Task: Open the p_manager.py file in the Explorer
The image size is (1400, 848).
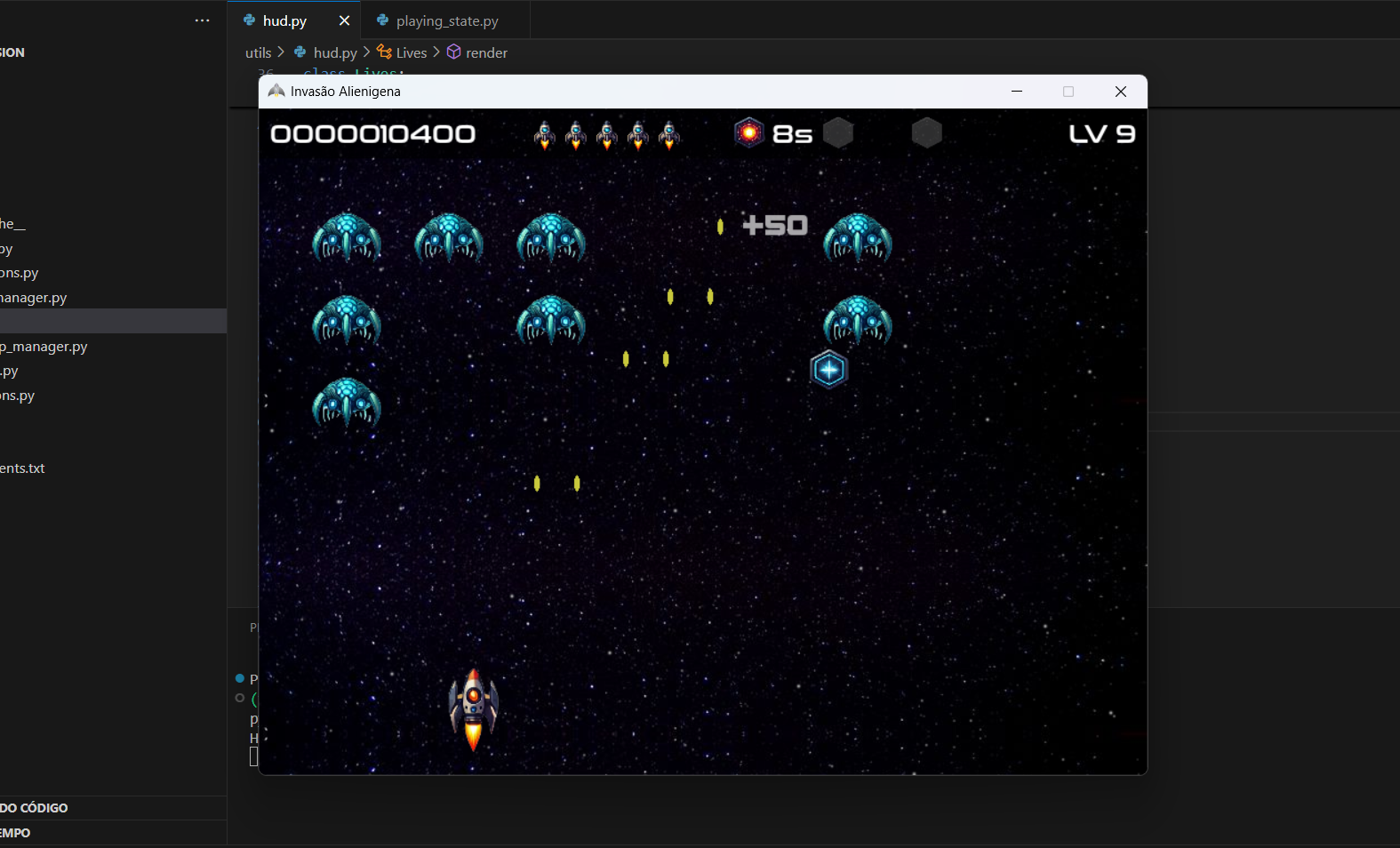Action: (44, 346)
